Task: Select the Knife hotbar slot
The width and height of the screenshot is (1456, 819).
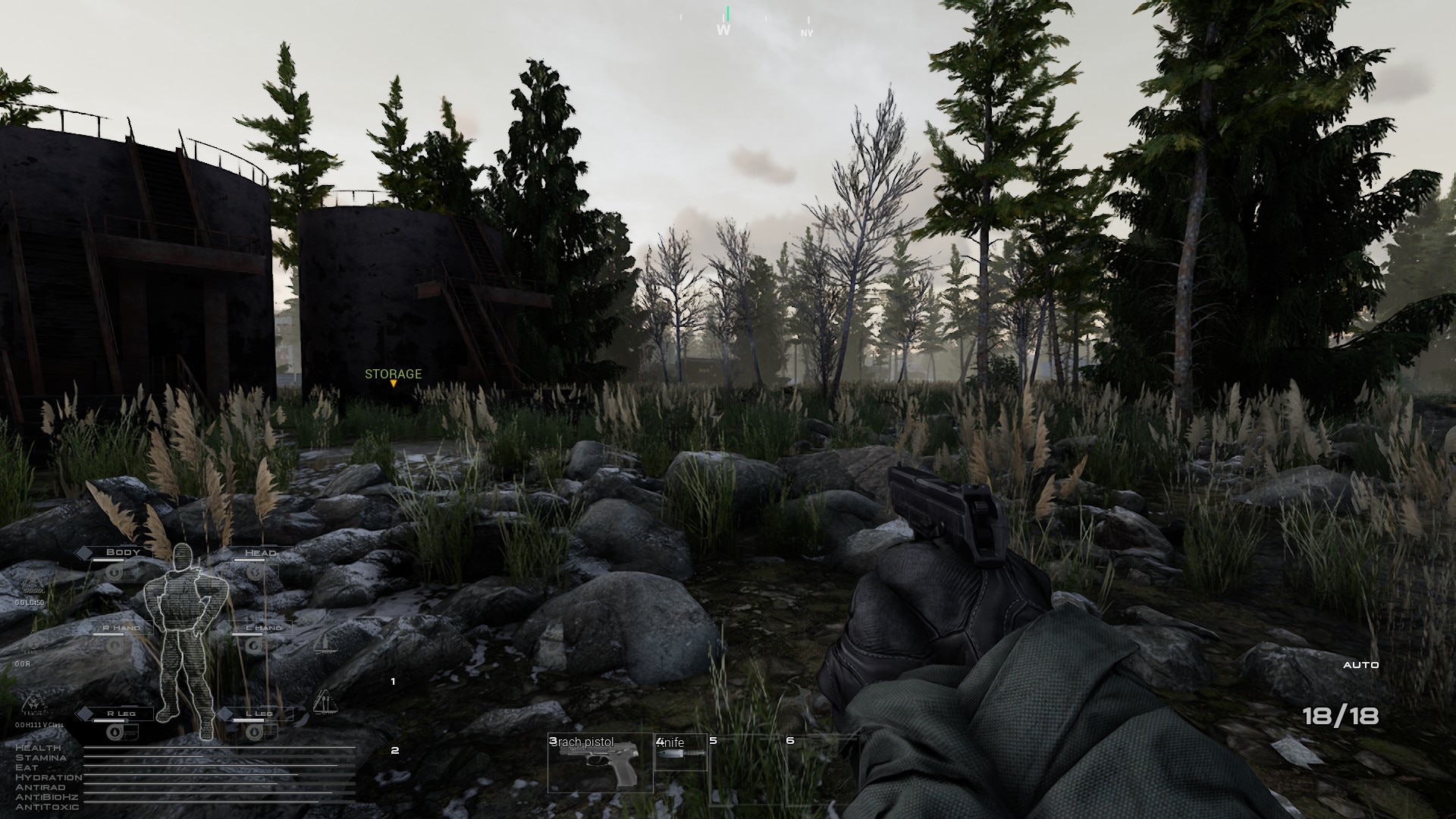Action: pos(680,753)
